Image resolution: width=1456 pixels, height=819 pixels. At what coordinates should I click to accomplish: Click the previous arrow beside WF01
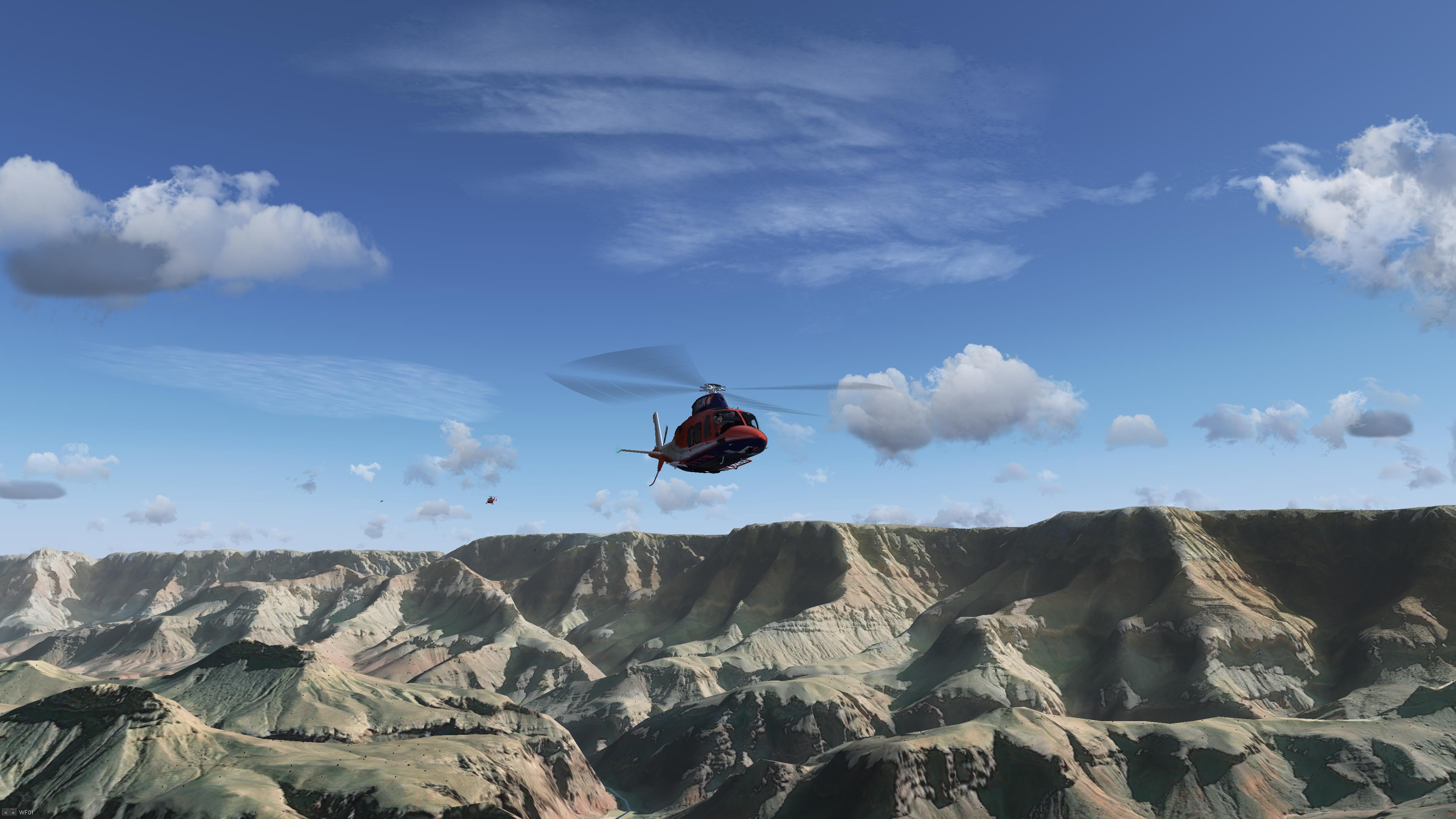coord(6,813)
